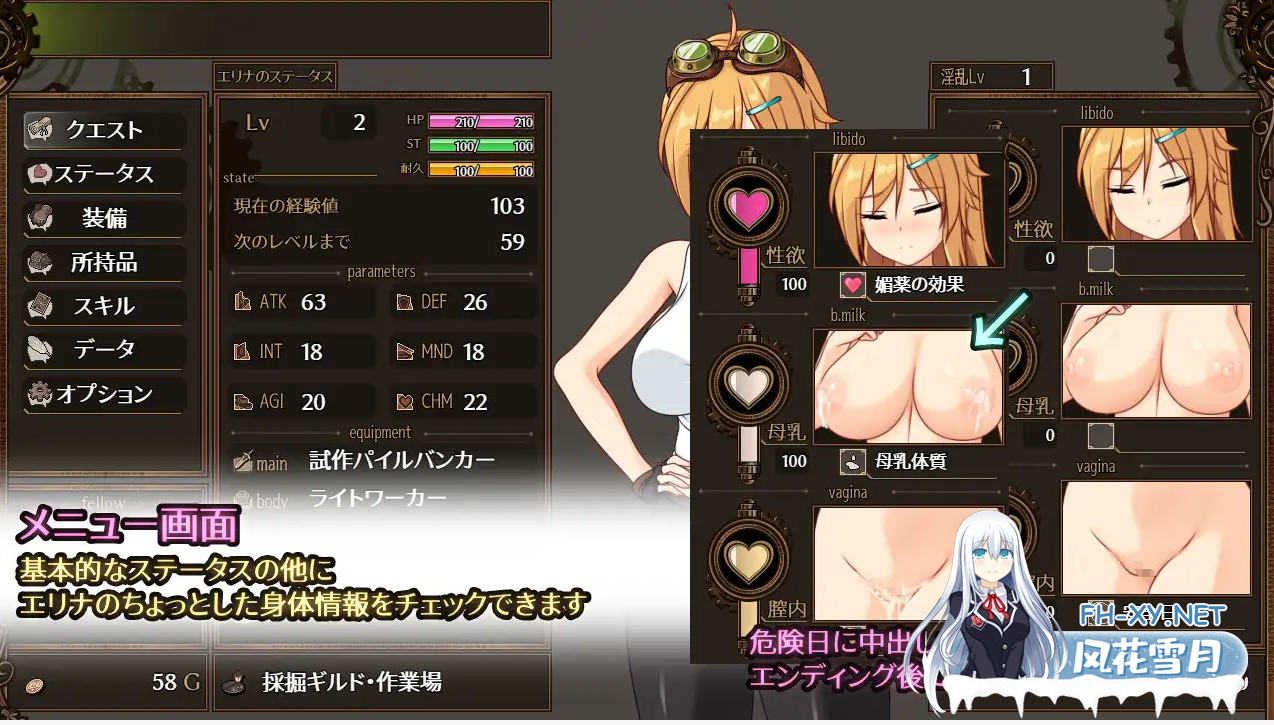Open the スキル (Skills) menu
The width and height of the screenshot is (1274, 725).
pyautogui.click(x=104, y=306)
